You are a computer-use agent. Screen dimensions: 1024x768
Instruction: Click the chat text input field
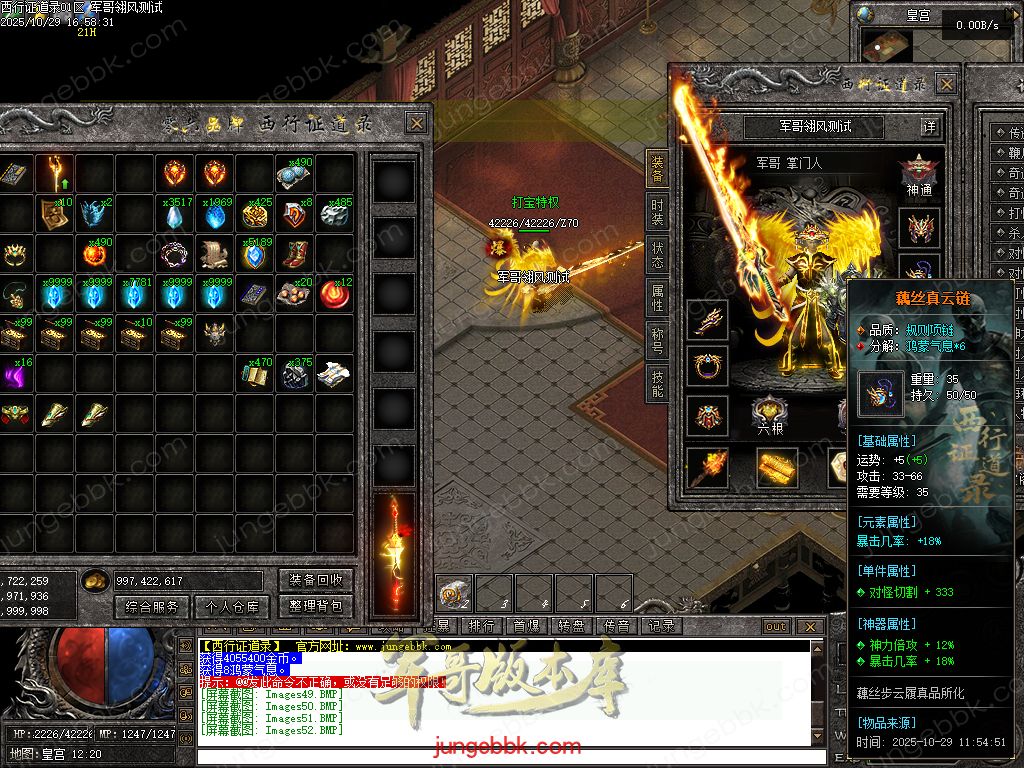[x=500, y=756]
